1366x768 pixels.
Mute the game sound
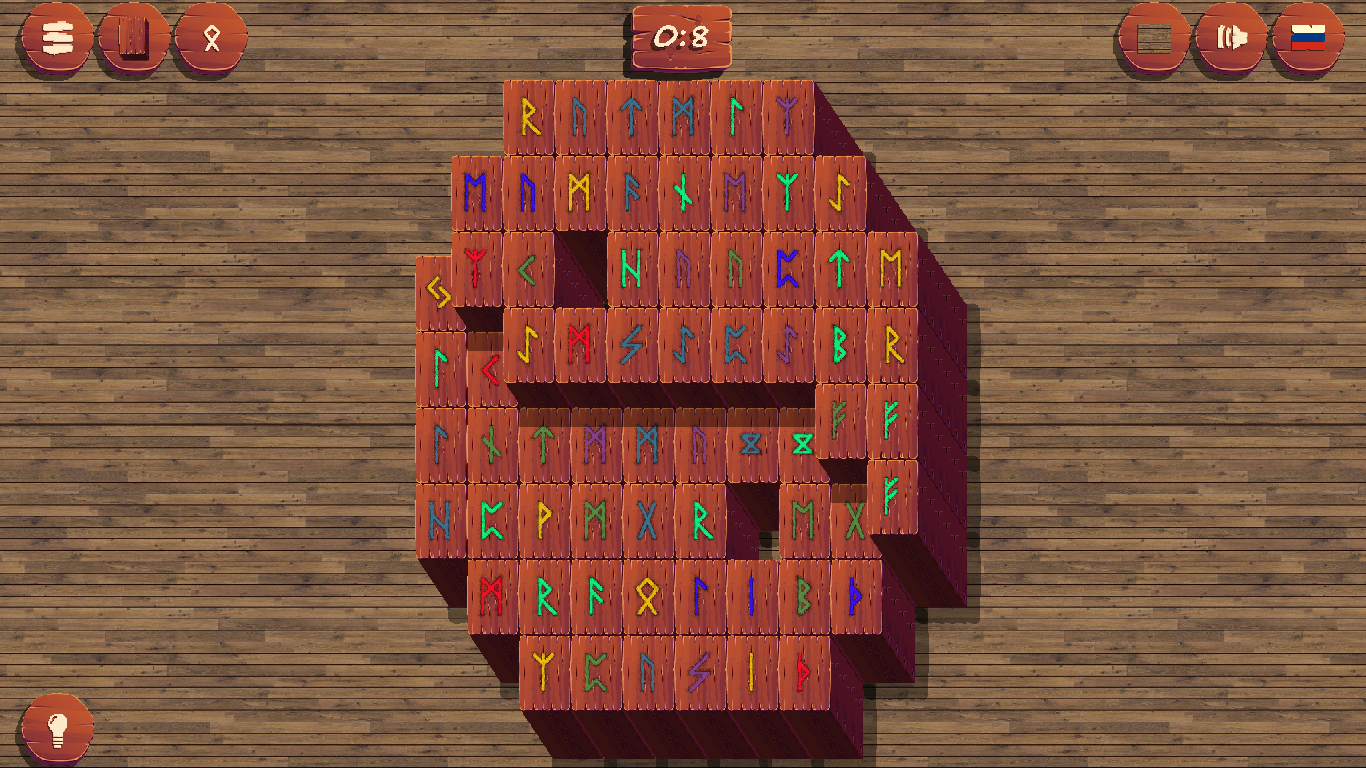click(1229, 37)
